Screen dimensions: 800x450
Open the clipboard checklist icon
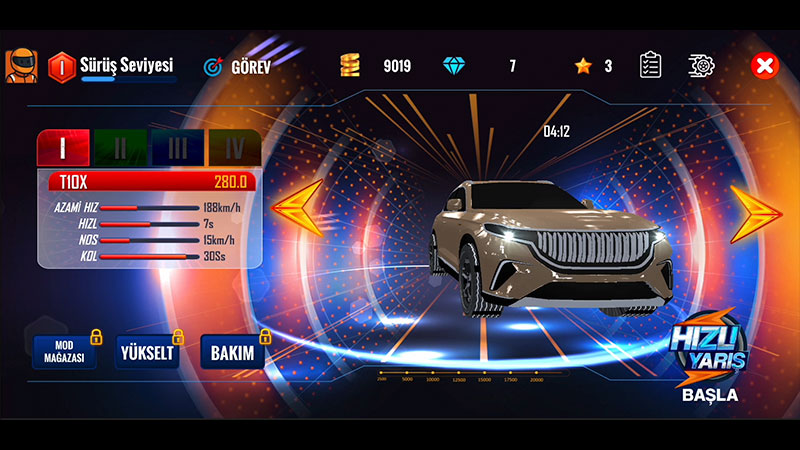coord(651,66)
